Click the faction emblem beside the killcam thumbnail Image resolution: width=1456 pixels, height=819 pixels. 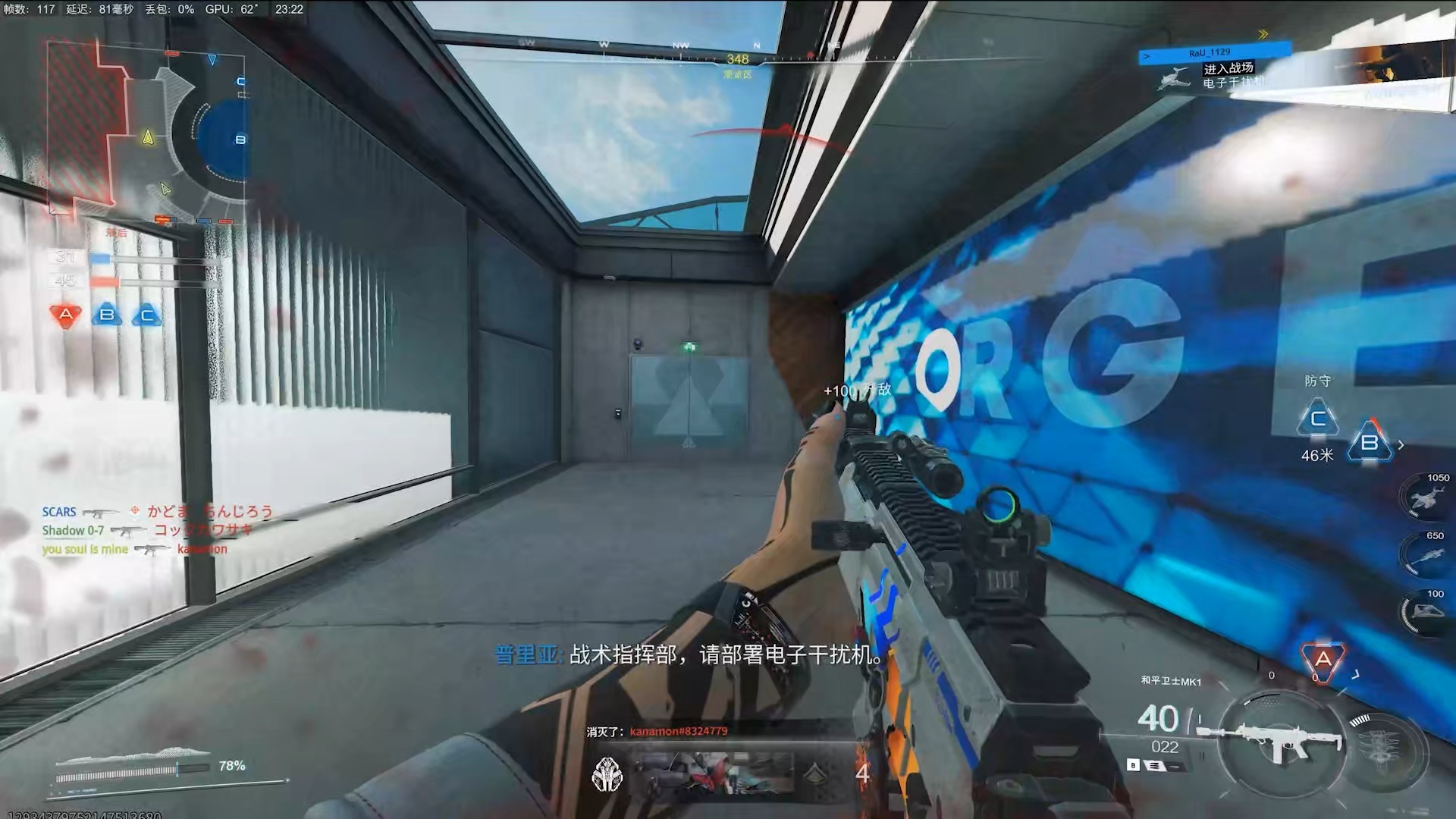(x=607, y=774)
